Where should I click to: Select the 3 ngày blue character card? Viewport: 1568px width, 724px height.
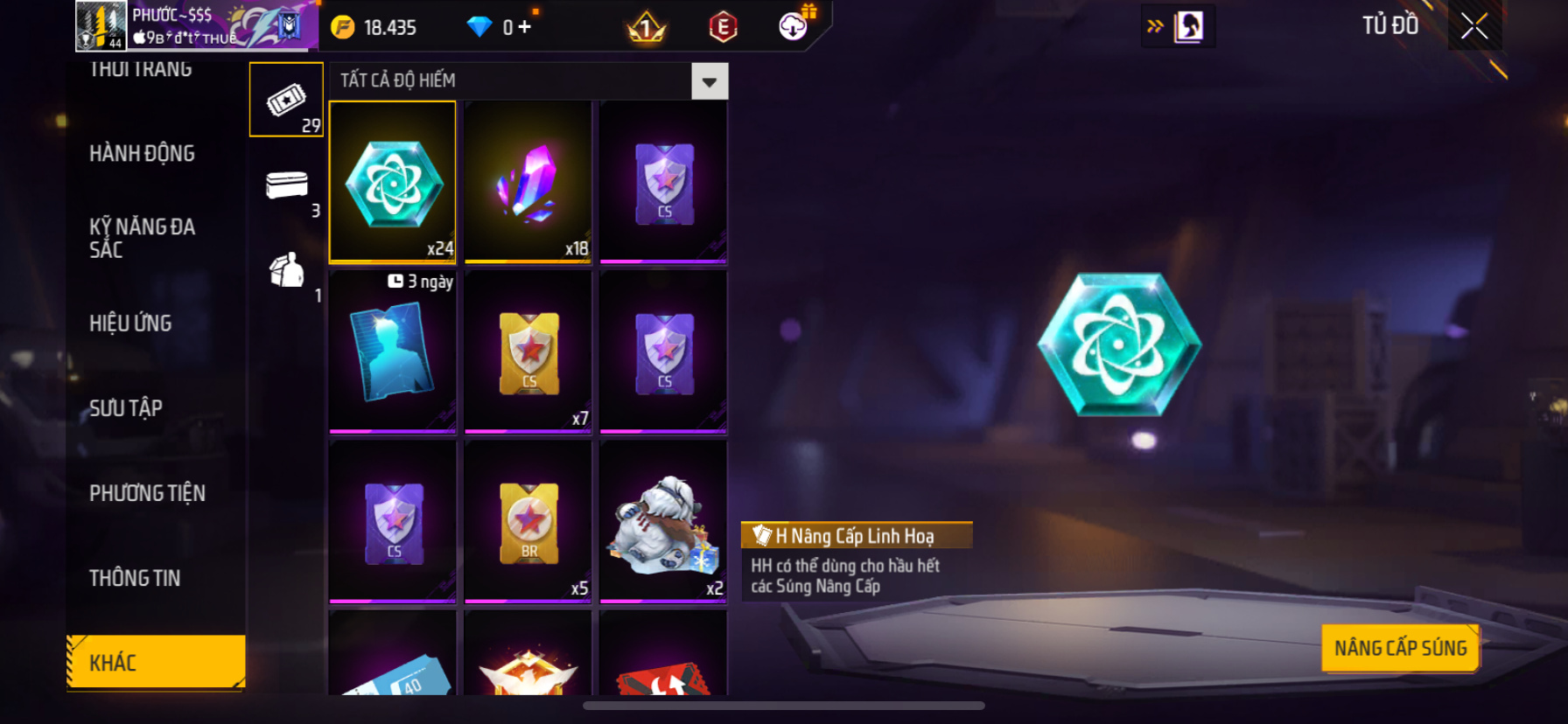(x=393, y=352)
